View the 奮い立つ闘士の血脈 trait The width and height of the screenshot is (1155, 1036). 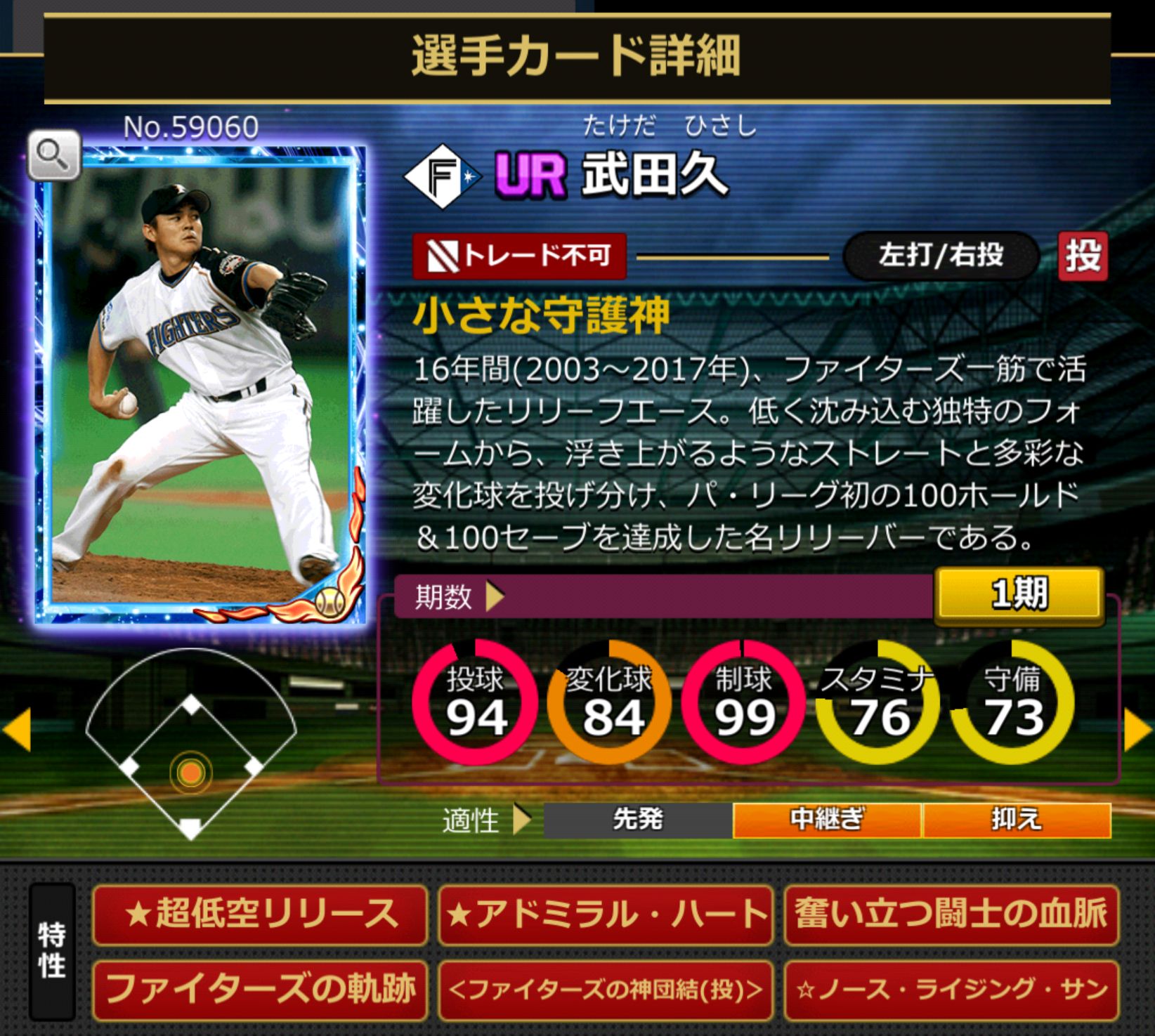951,914
